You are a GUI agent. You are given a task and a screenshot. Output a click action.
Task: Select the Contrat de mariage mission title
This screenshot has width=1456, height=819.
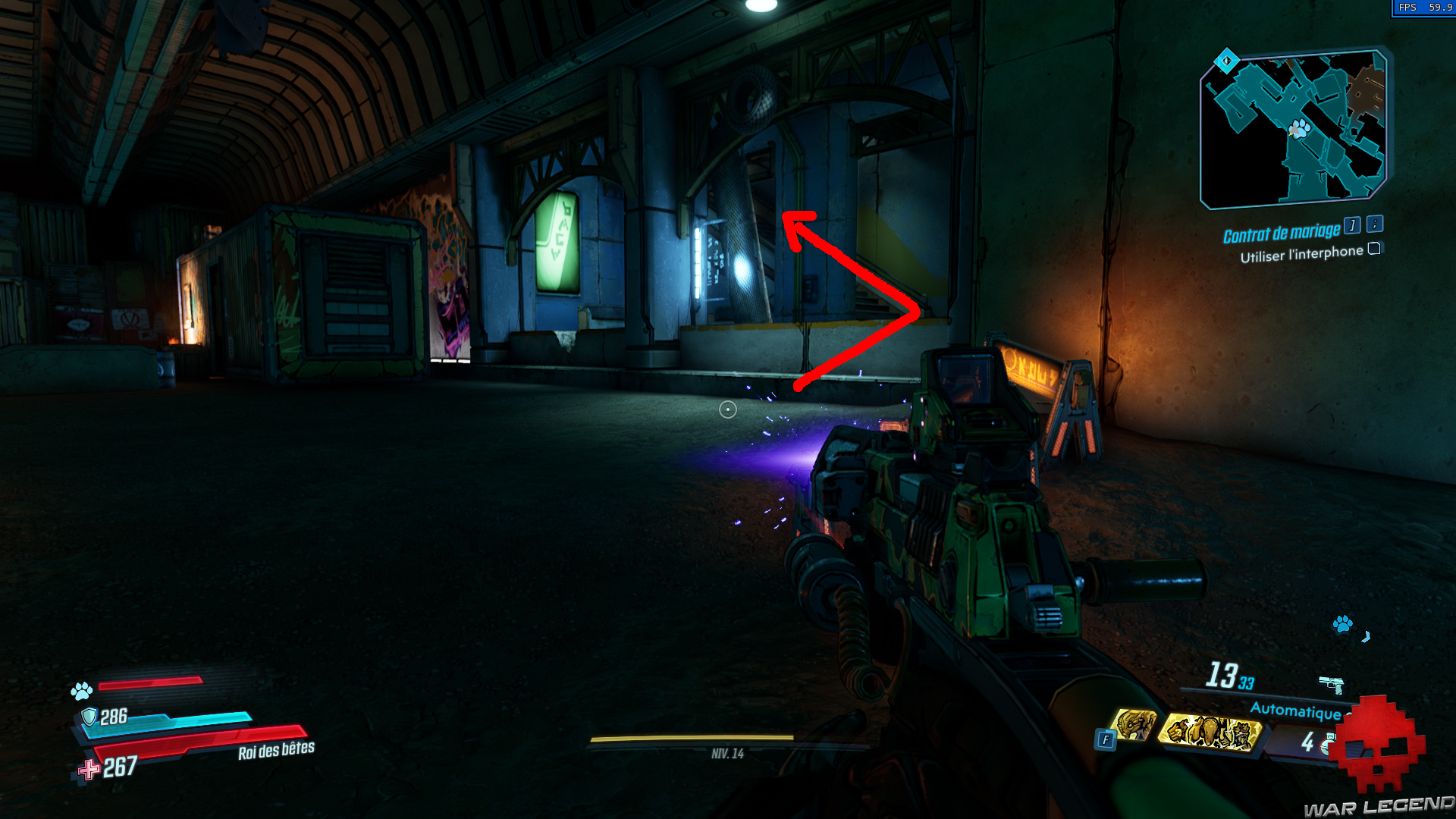[1282, 234]
